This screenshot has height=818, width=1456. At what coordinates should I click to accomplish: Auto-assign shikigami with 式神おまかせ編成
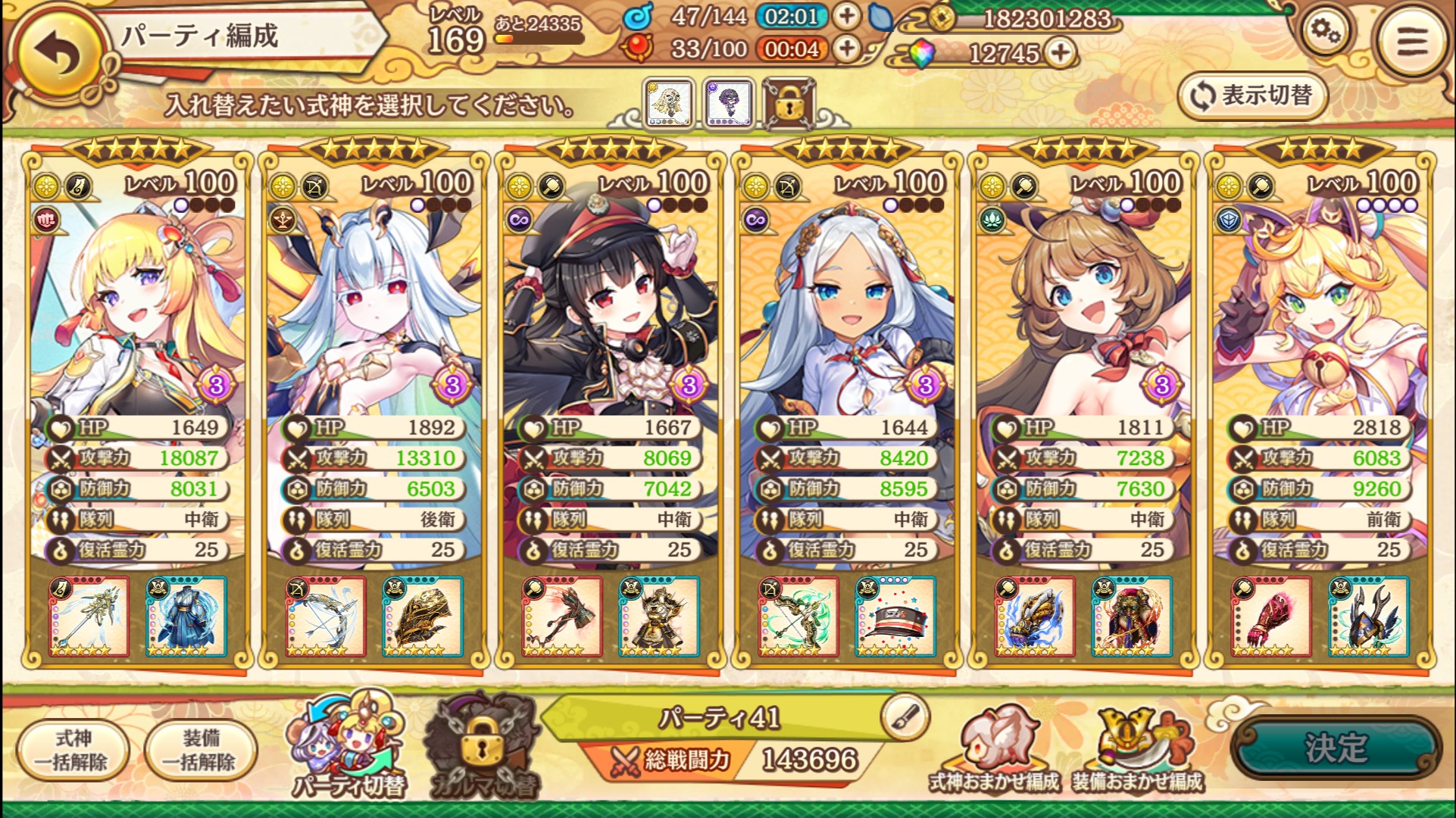coord(994,750)
